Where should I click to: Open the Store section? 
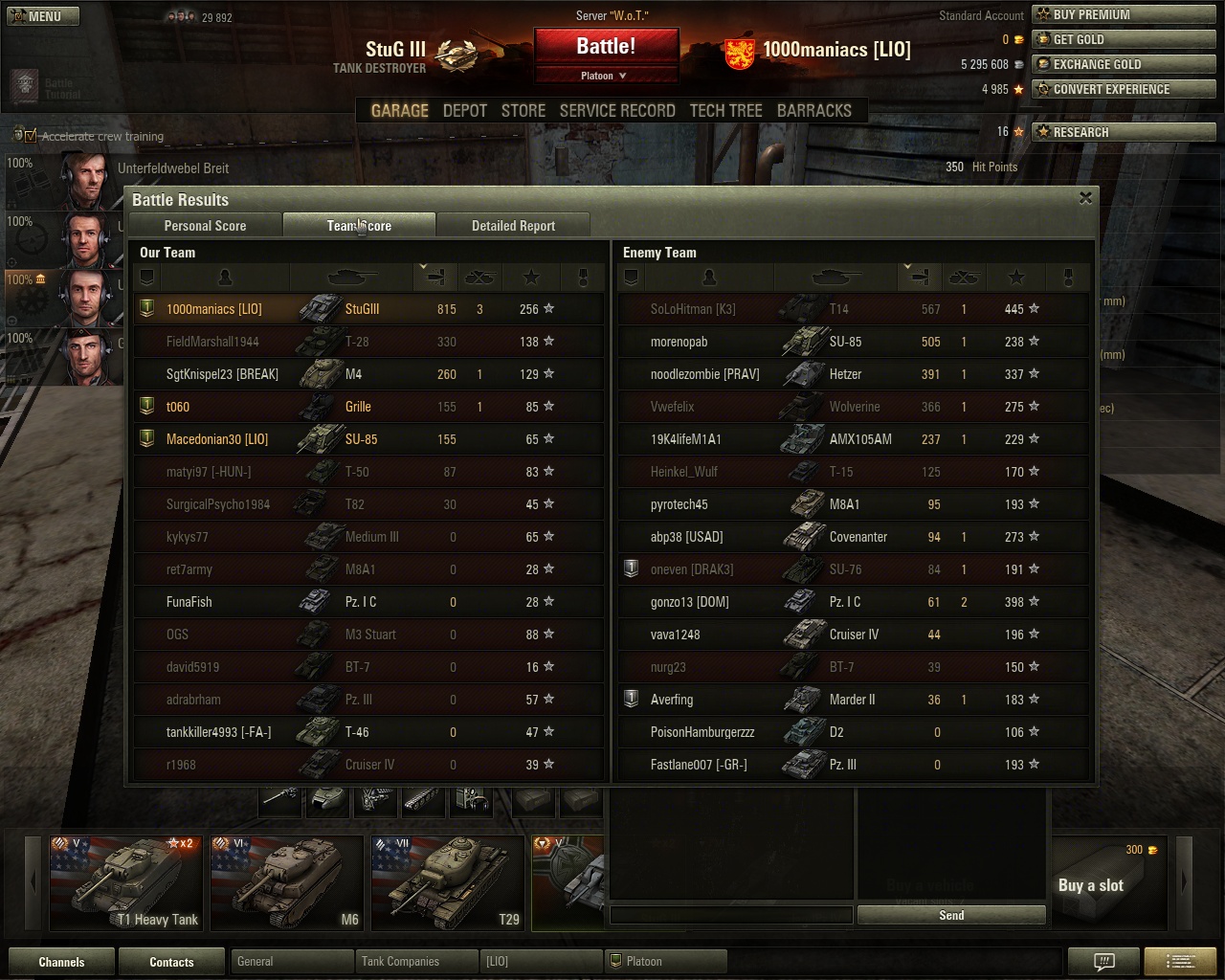(523, 111)
